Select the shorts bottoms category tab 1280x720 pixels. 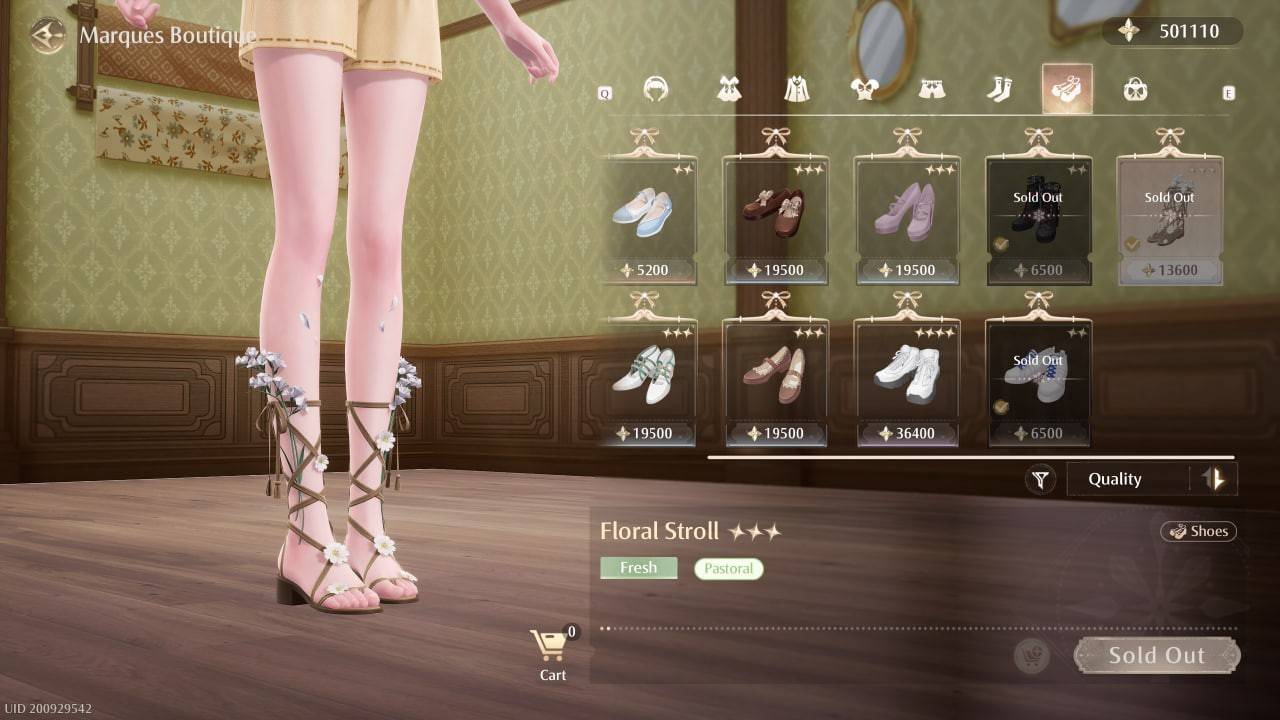coord(932,90)
